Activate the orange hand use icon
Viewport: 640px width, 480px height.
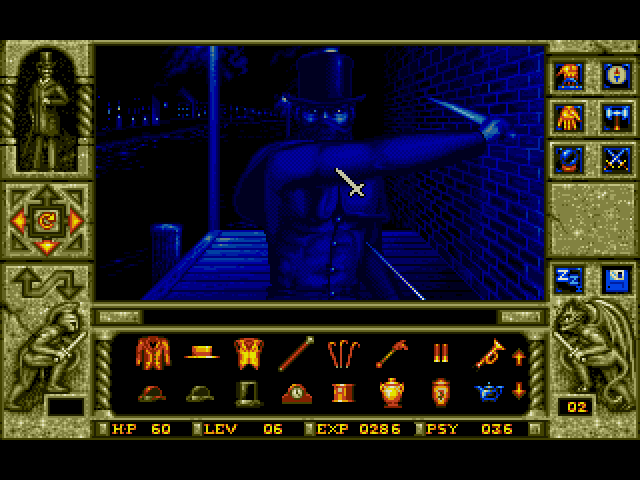click(x=569, y=118)
